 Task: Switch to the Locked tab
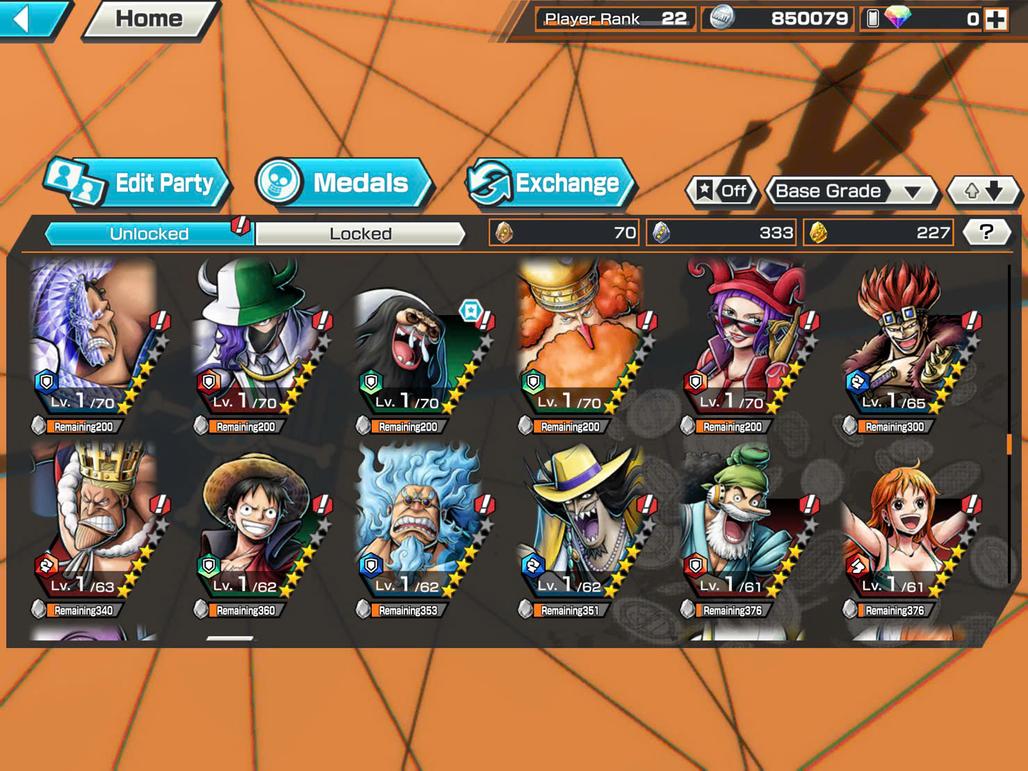(360, 234)
